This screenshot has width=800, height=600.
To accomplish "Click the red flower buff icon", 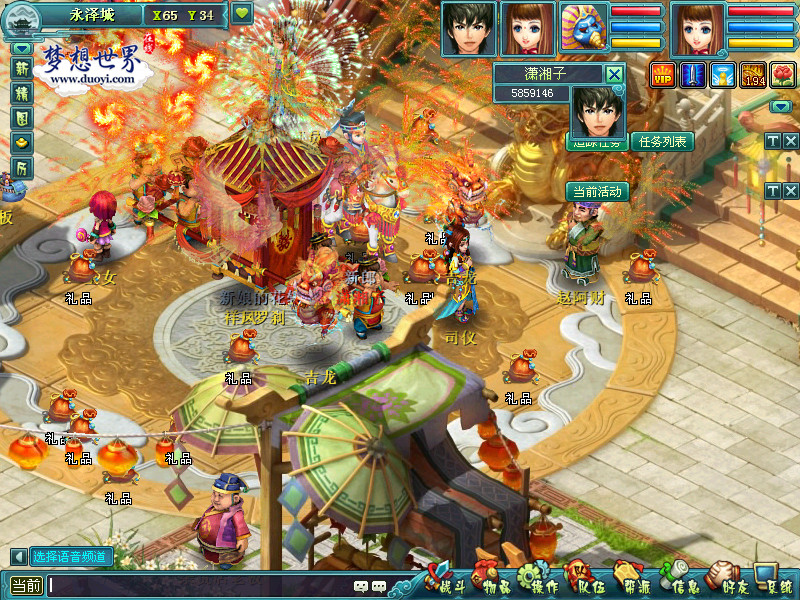I will pyautogui.click(x=781, y=75).
